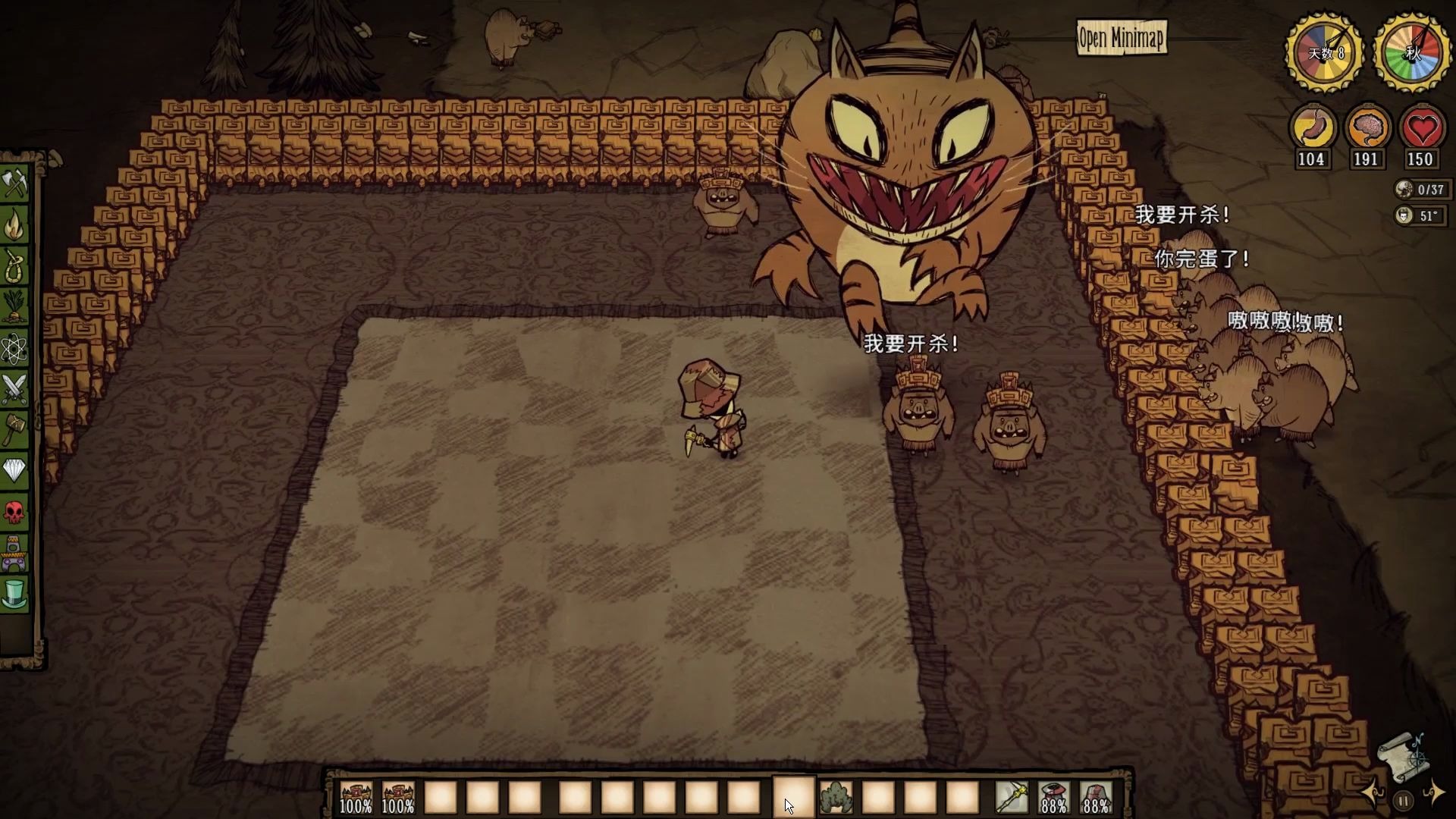Image resolution: width=1456 pixels, height=819 pixels.
Task: Select the Survival rope-trap tab
Action: (14, 266)
